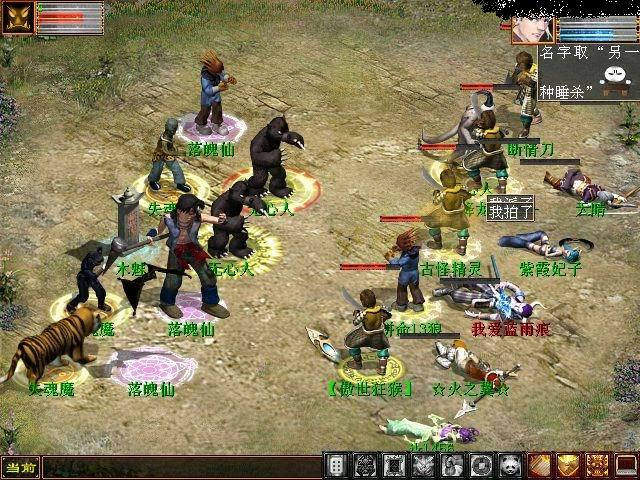The height and width of the screenshot is (480, 640).
Task: Select the panda face toolbar icon
Action: (x=510, y=465)
